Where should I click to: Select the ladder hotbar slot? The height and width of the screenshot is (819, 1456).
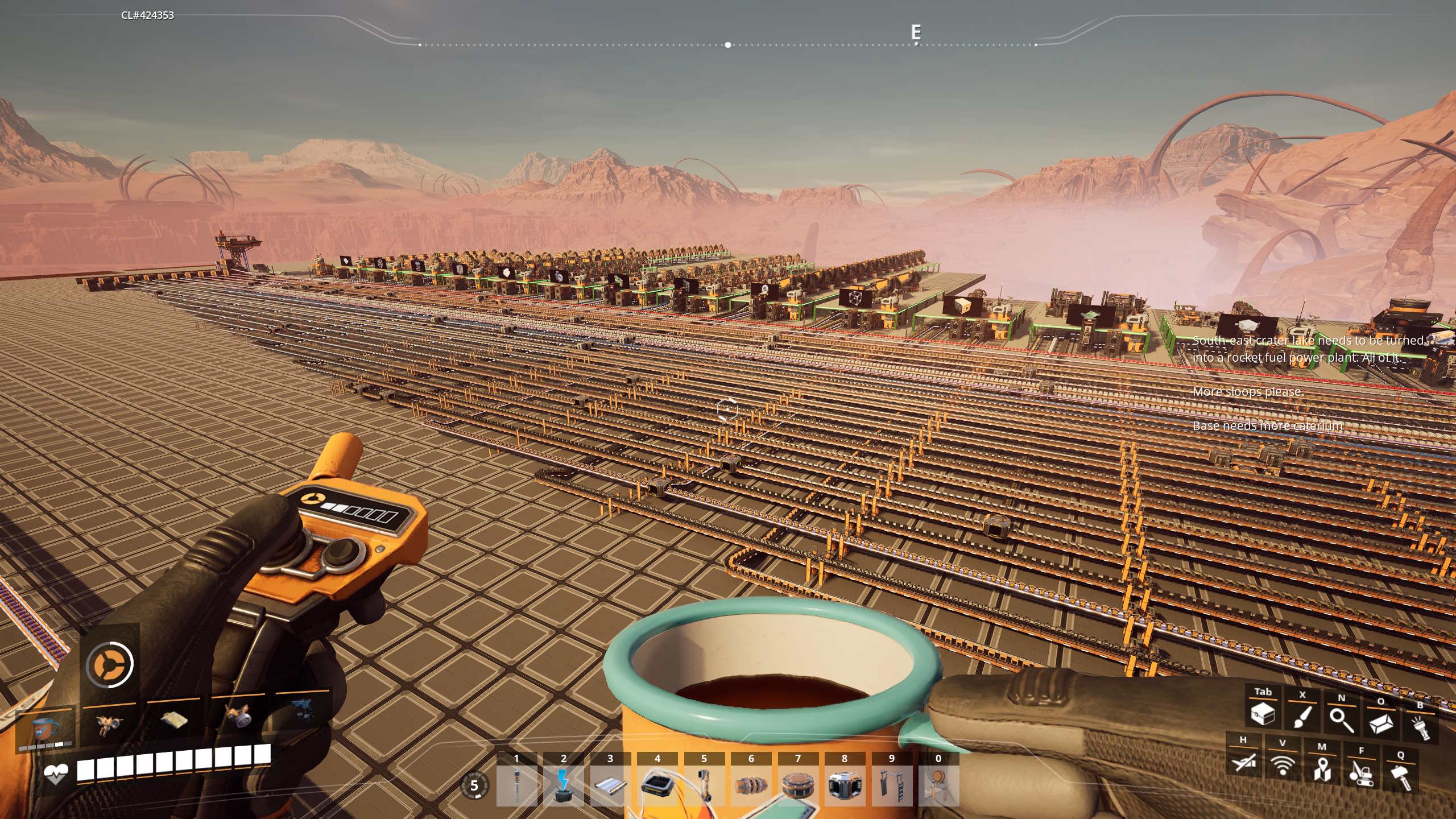(x=891, y=785)
